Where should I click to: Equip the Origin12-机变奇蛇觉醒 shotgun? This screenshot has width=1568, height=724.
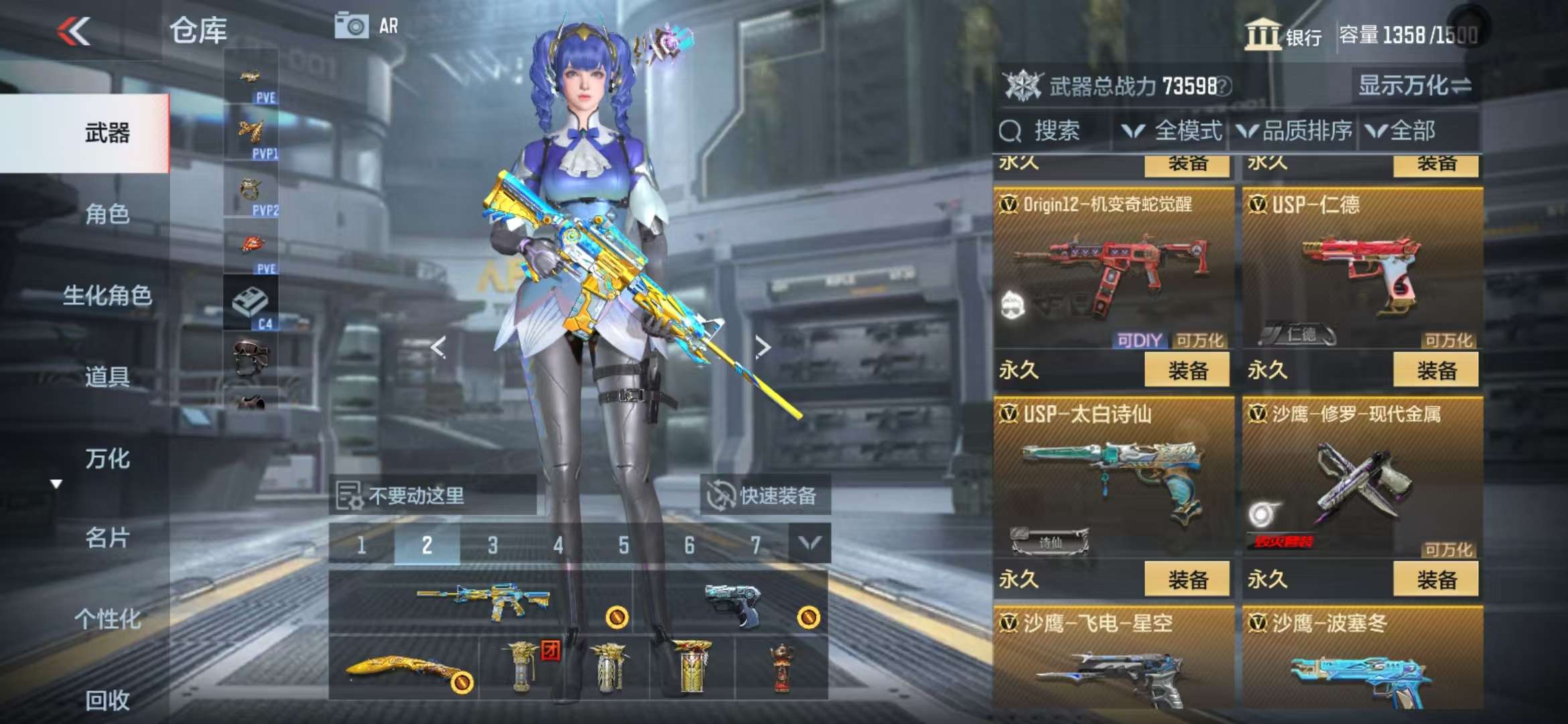(x=1187, y=370)
